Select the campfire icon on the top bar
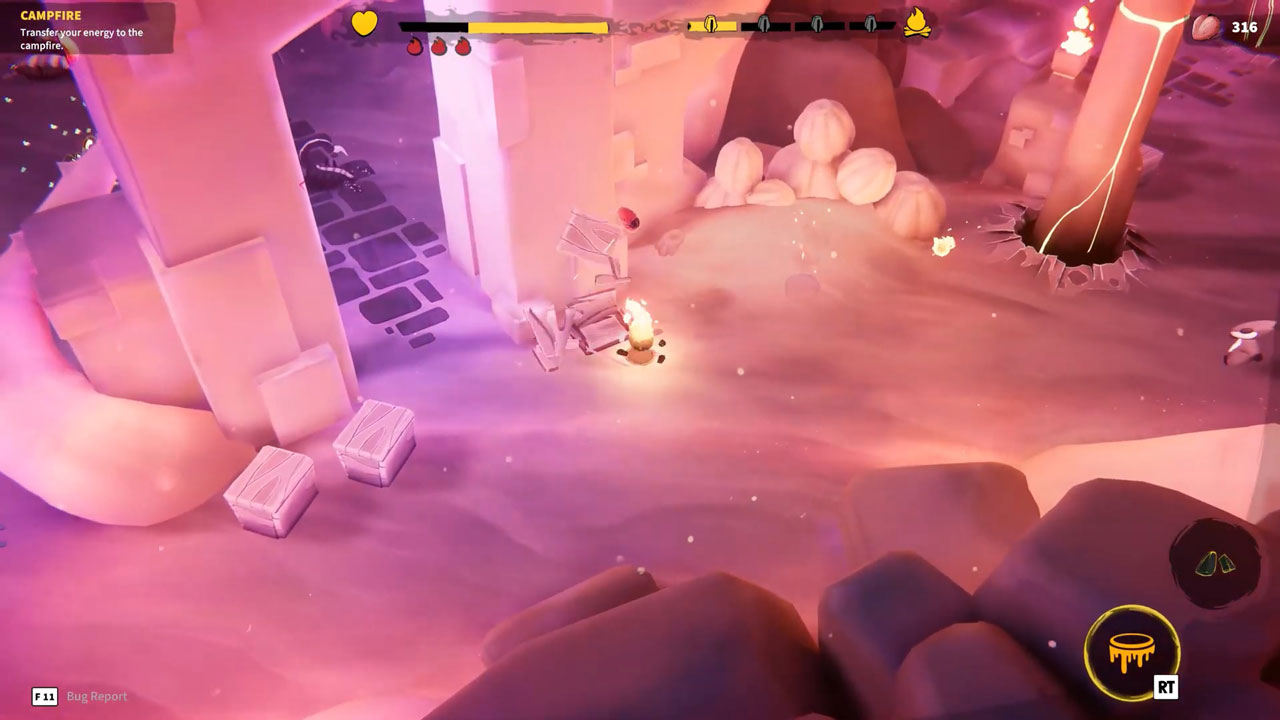 point(917,24)
